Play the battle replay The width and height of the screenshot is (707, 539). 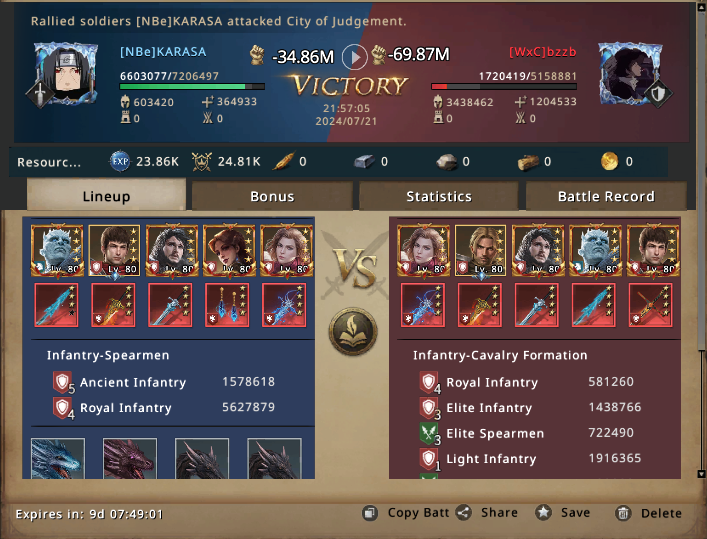(x=354, y=56)
